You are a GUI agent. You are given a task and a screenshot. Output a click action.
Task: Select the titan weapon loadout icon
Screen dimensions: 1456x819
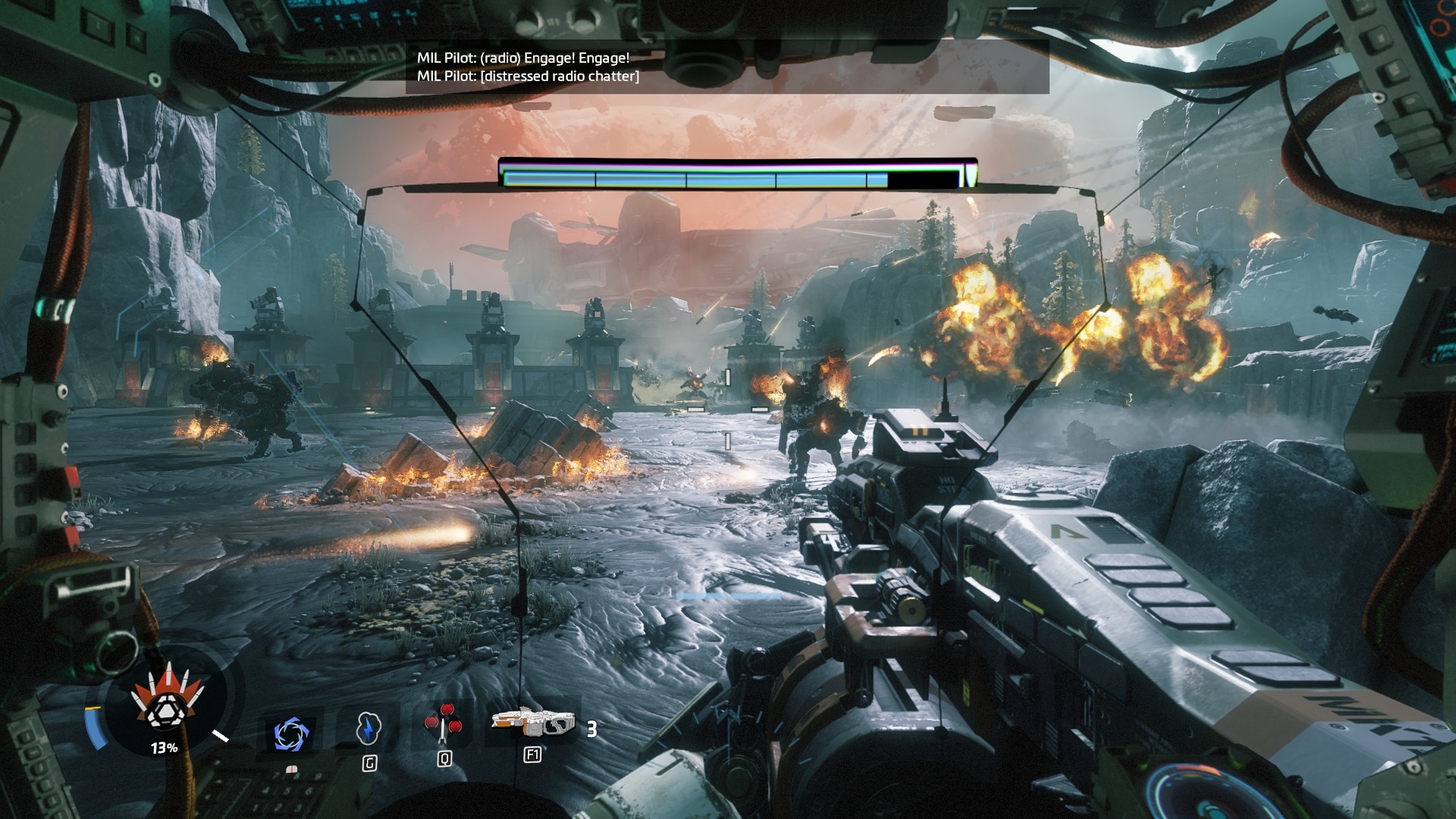click(532, 723)
